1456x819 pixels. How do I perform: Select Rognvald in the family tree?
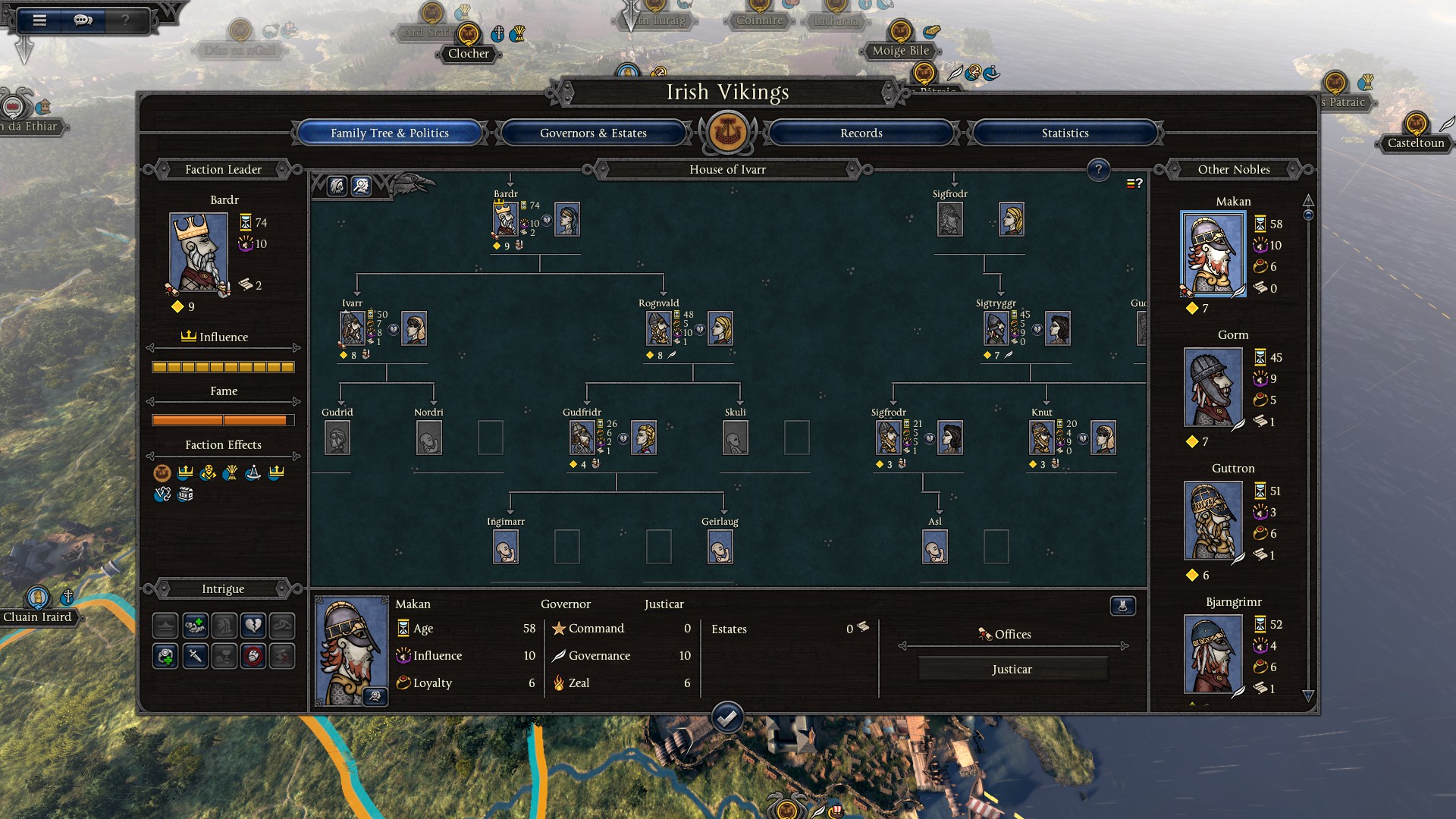[x=658, y=328]
